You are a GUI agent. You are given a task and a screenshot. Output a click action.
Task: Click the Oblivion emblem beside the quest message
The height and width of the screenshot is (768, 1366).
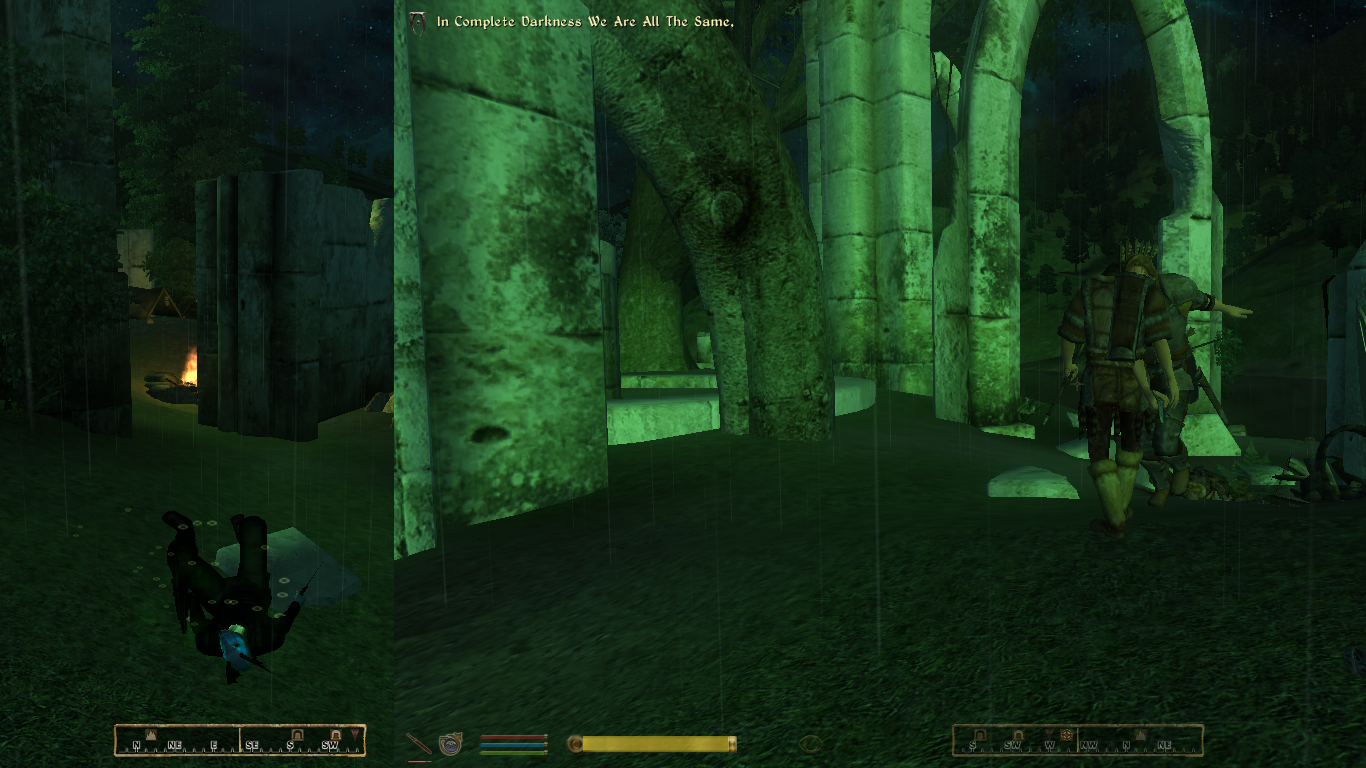(x=418, y=21)
